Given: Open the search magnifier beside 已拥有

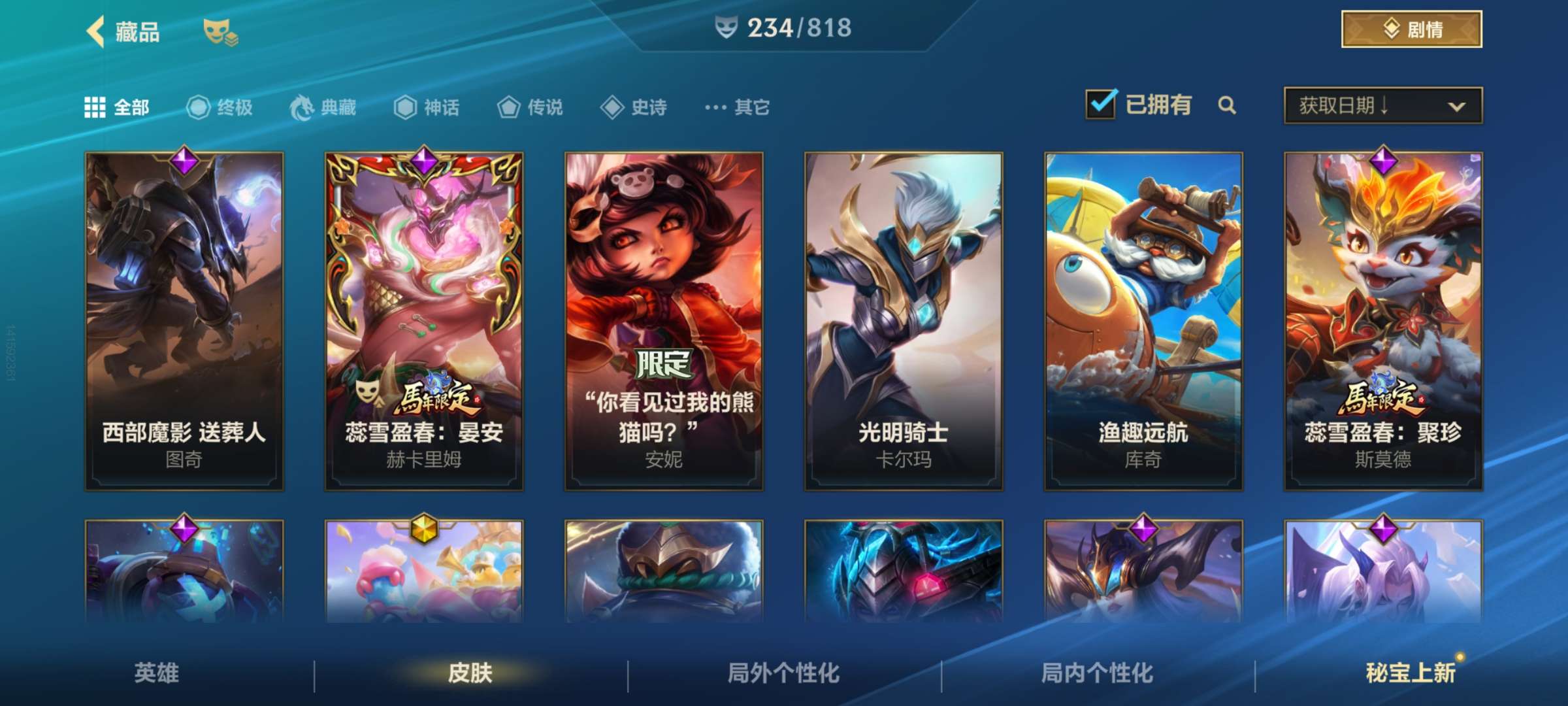Looking at the screenshot, I should 1227,105.
